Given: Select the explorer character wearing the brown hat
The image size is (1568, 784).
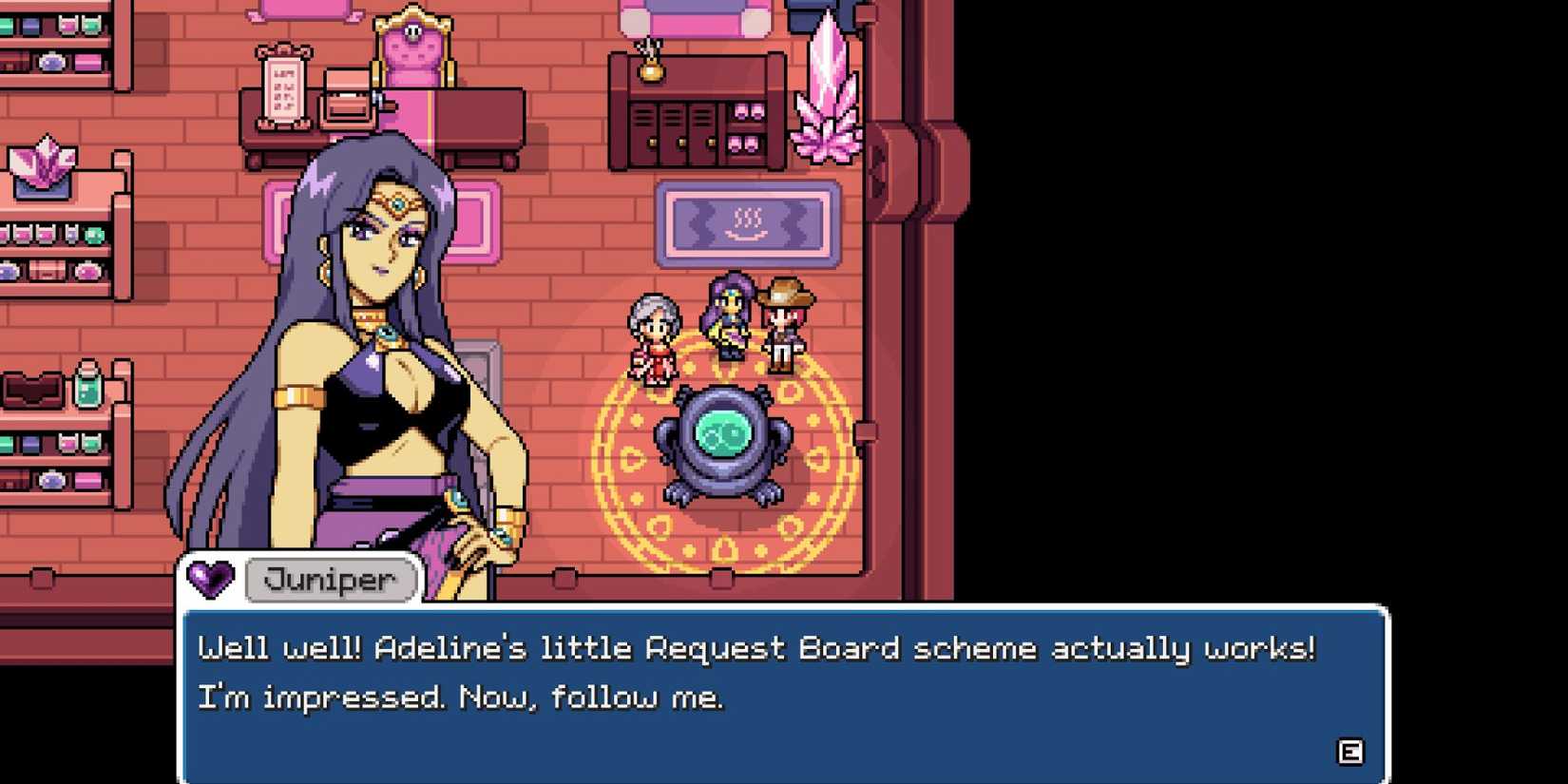Looking at the screenshot, I should pyautogui.click(x=785, y=323).
